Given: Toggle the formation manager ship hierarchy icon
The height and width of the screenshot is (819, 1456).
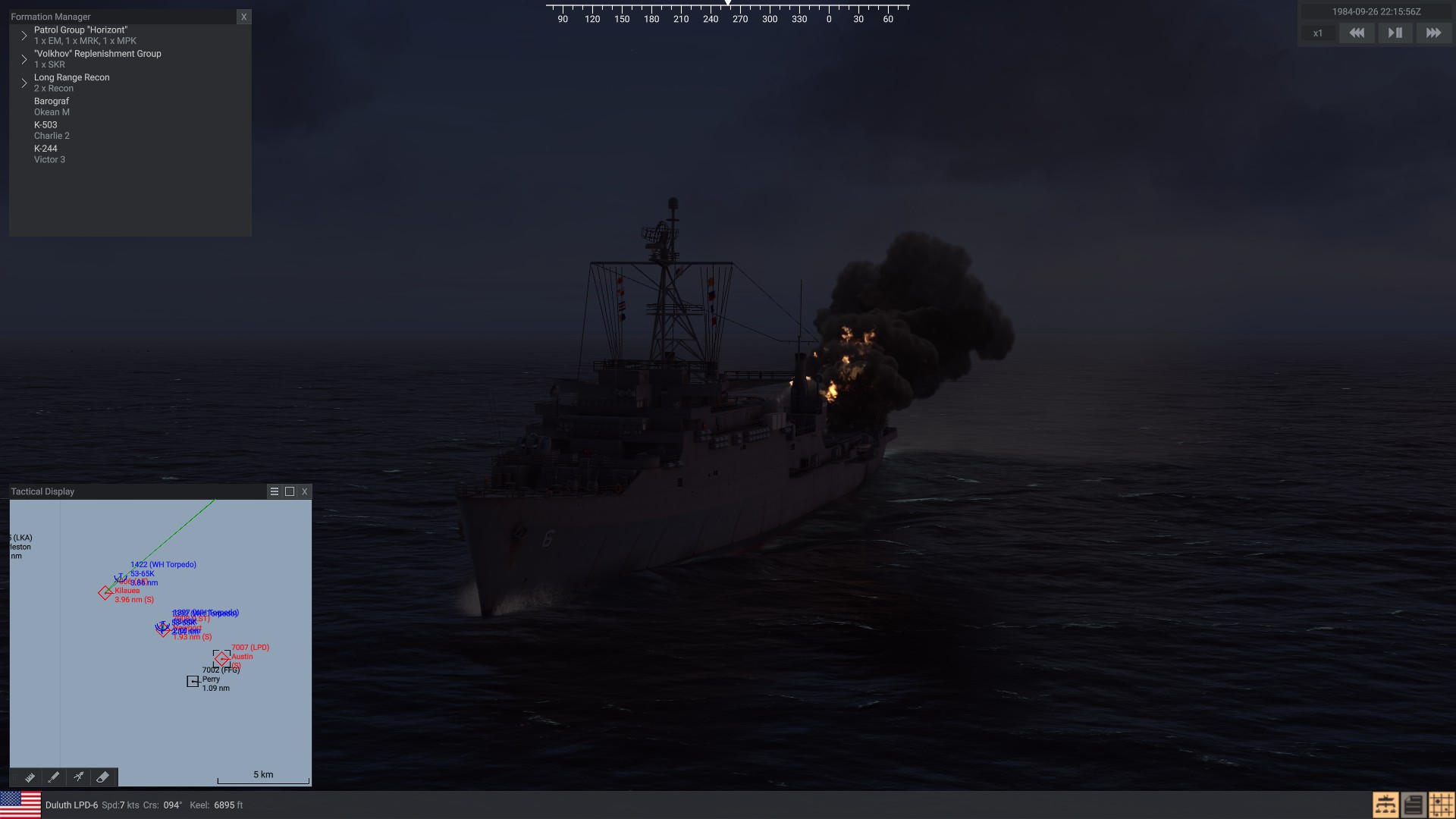Looking at the screenshot, I should [1385, 805].
